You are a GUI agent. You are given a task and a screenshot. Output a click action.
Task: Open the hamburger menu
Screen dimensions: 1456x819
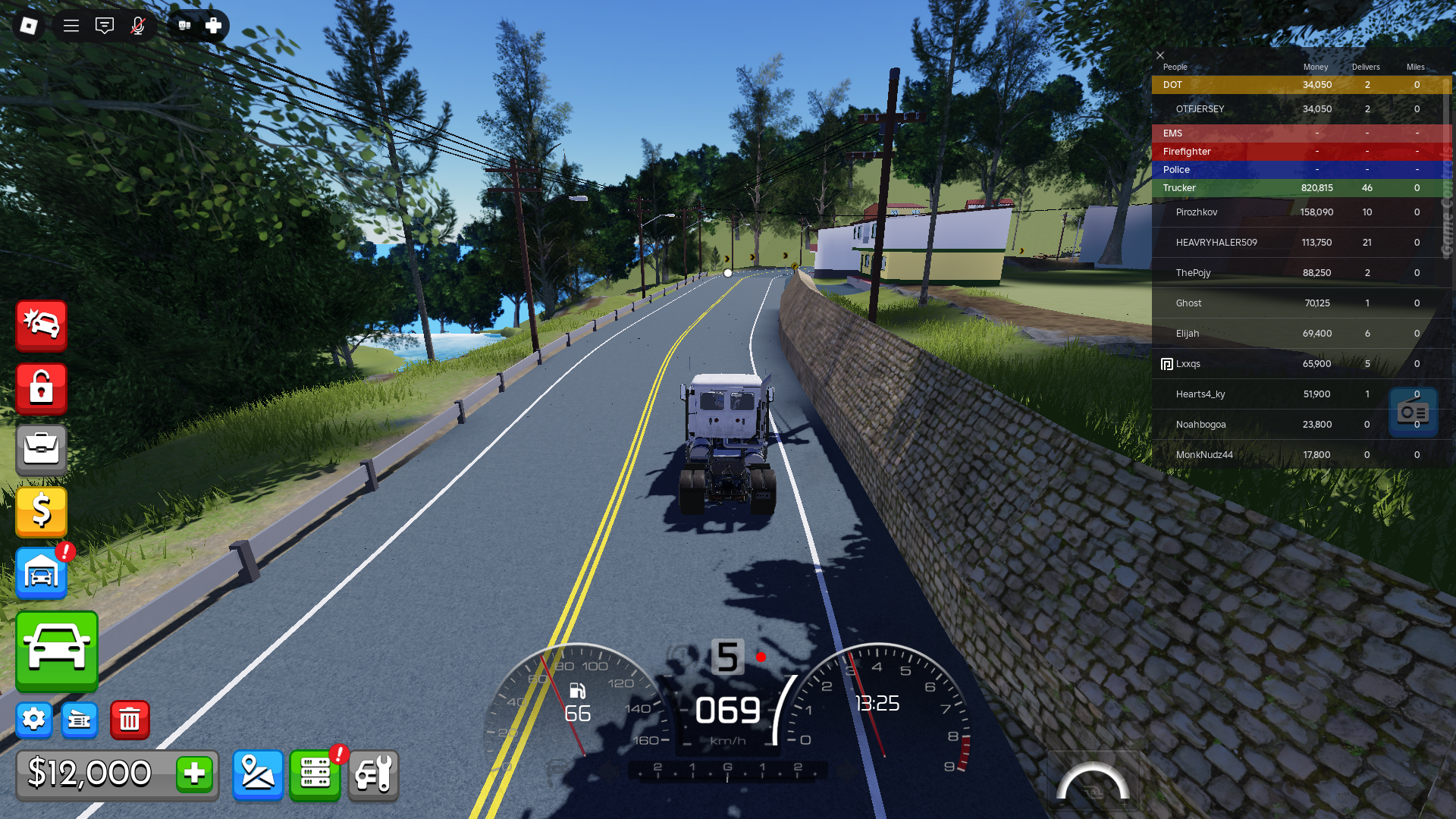71,26
